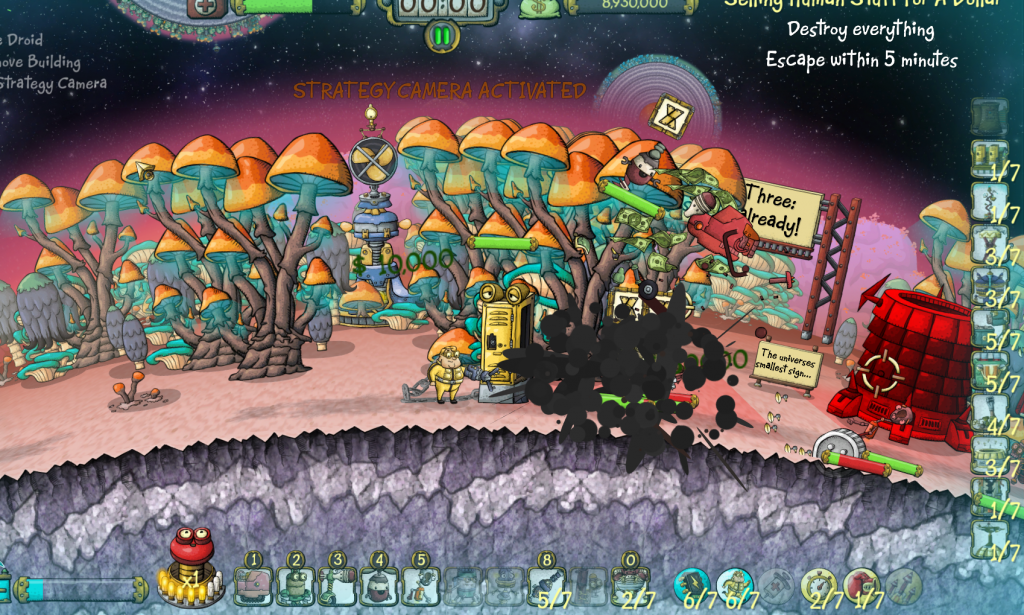Select hotbar slot number 8
The height and width of the screenshot is (615, 1024).
pyautogui.click(x=547, y=585)
